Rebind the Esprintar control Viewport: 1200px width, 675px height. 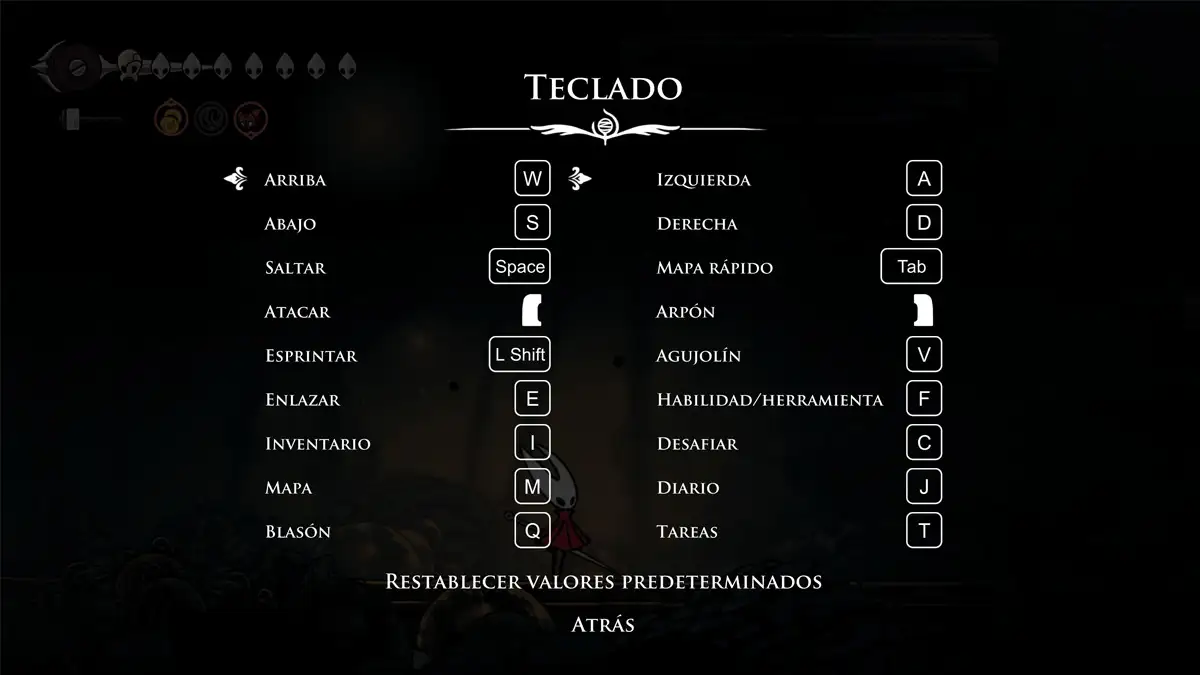[520, 355]
